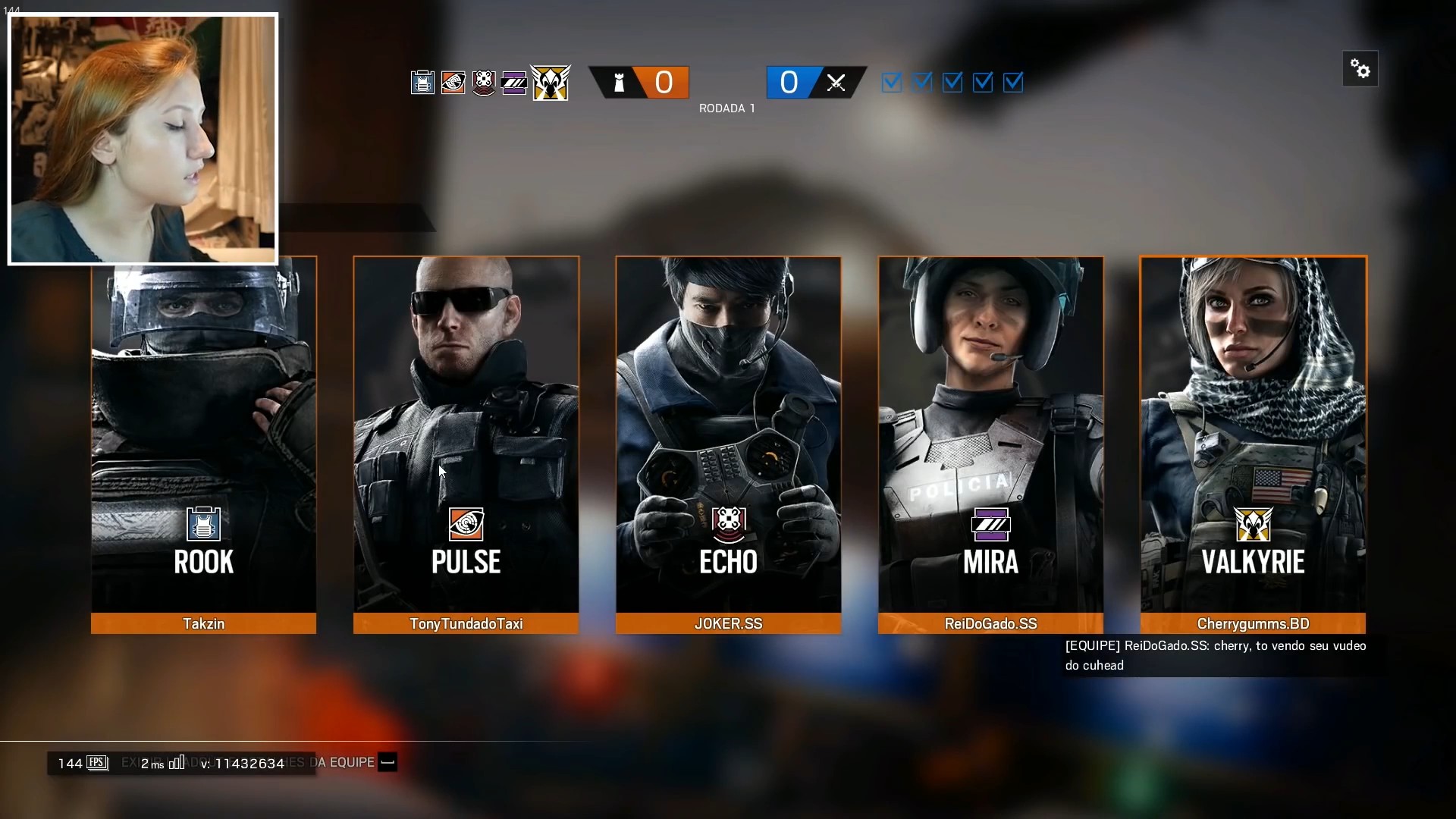This screenshot has height=819, width=1456.
Task: Choose the Pulse operator card
Action: 466,432
